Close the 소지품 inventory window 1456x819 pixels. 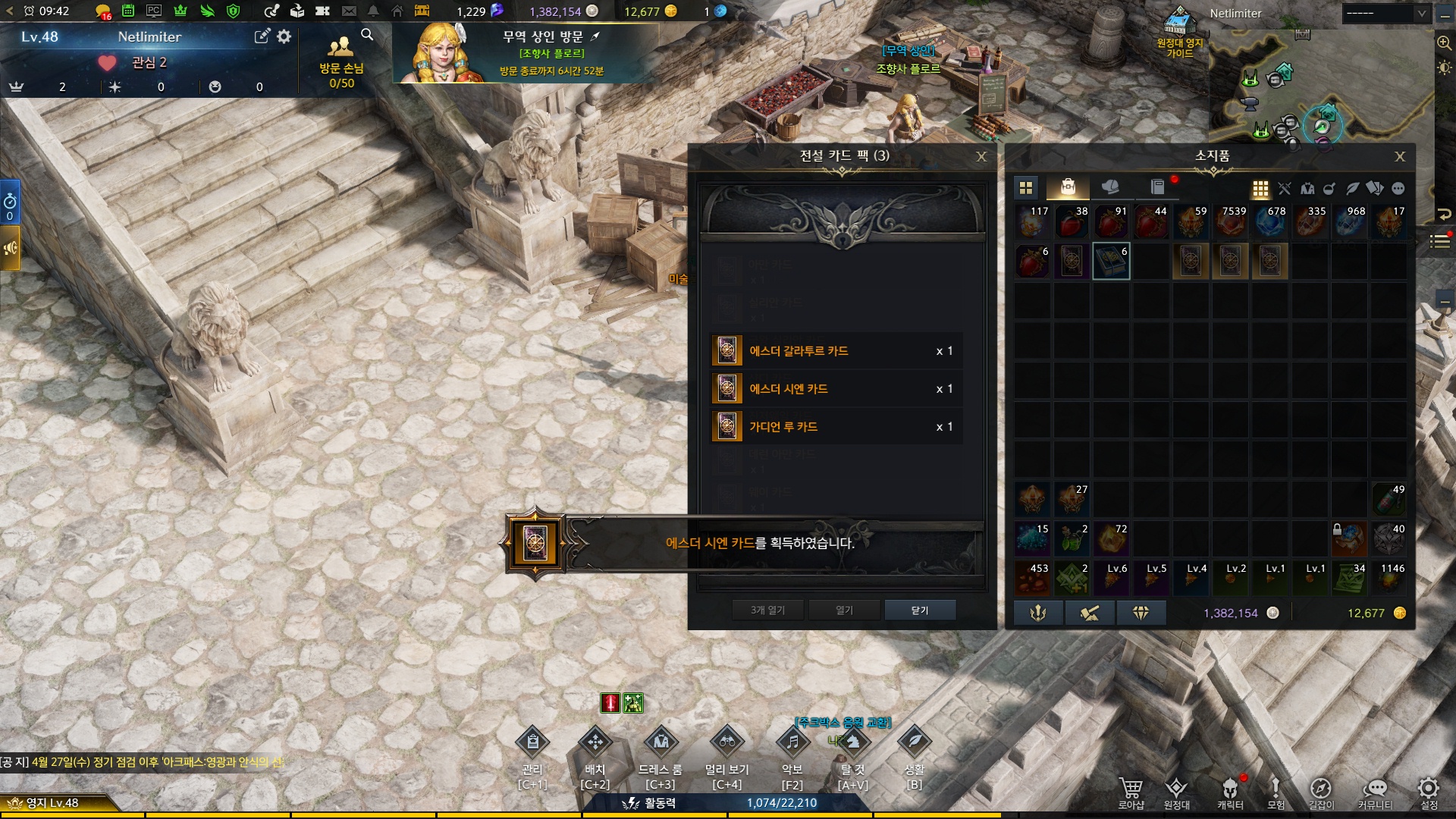coord(1400,157)
